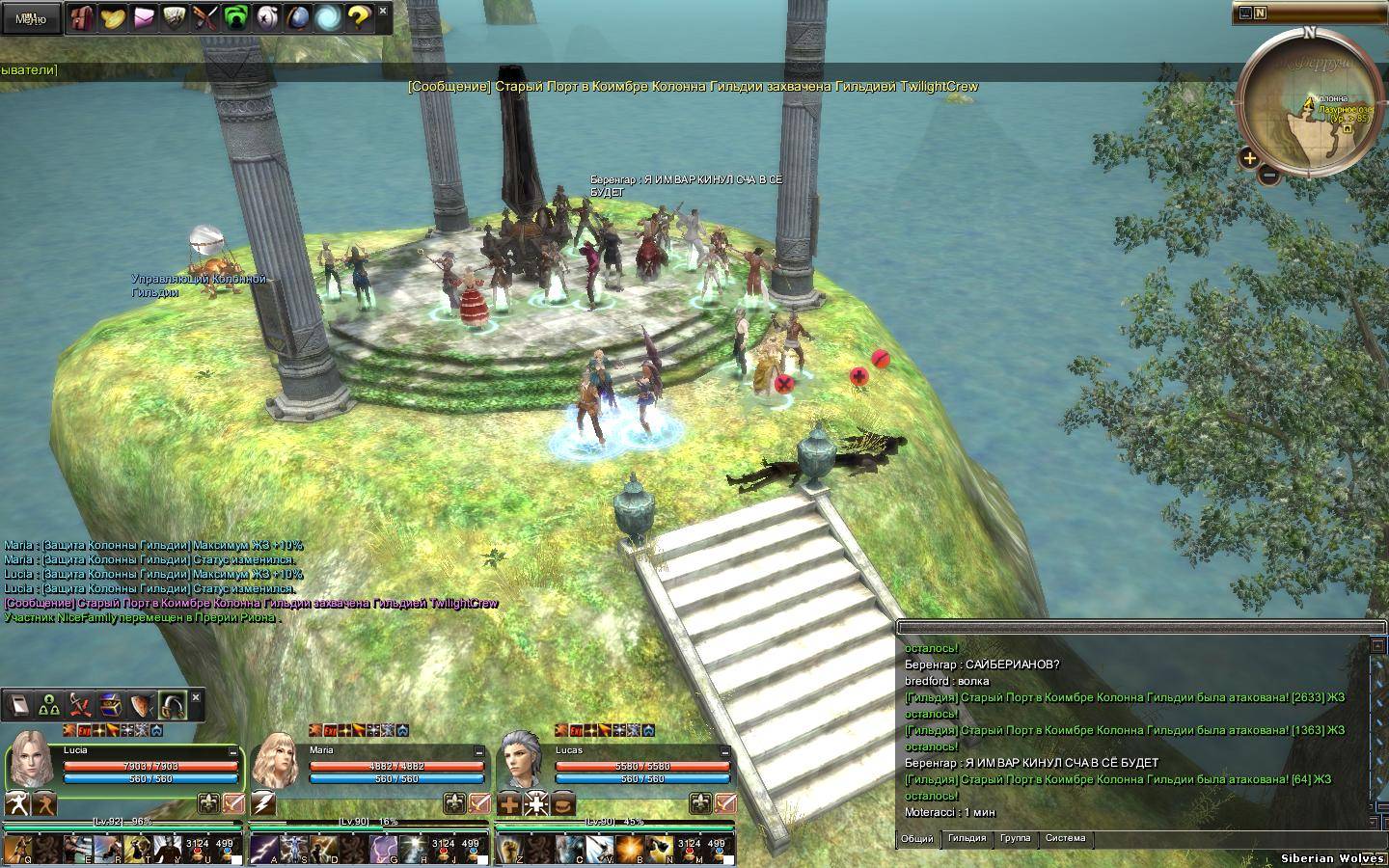The image size is (1389, 868).
Task: Click the circular minimap
Action: tap(1308, 104)
